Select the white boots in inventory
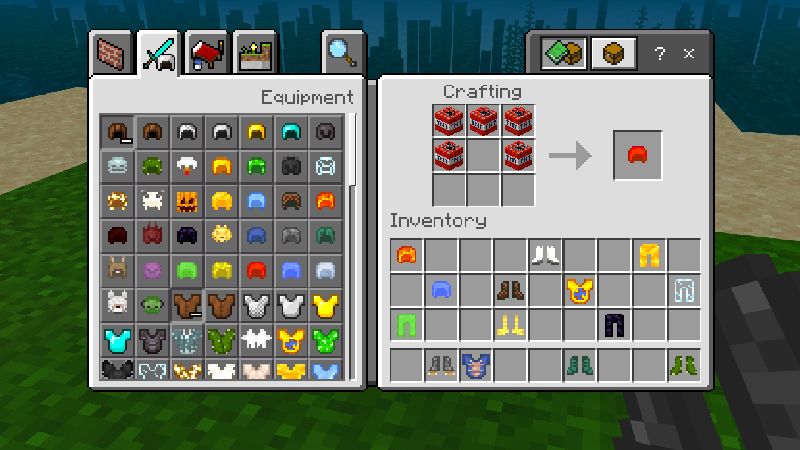 click(545, 257)
